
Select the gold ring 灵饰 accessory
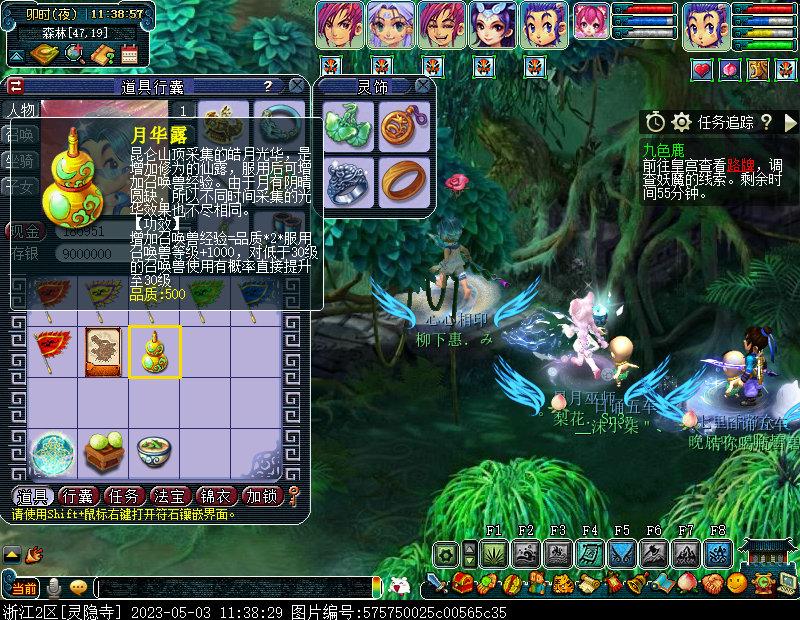point(404,181)
